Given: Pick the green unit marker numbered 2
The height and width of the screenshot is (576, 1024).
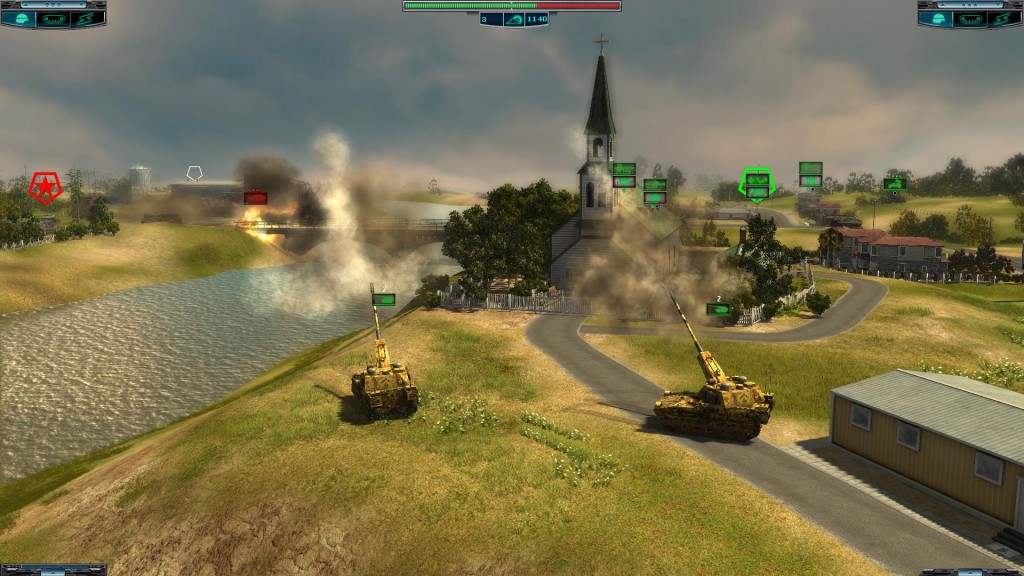Looking at the screenshot, I should coord(719,309).
